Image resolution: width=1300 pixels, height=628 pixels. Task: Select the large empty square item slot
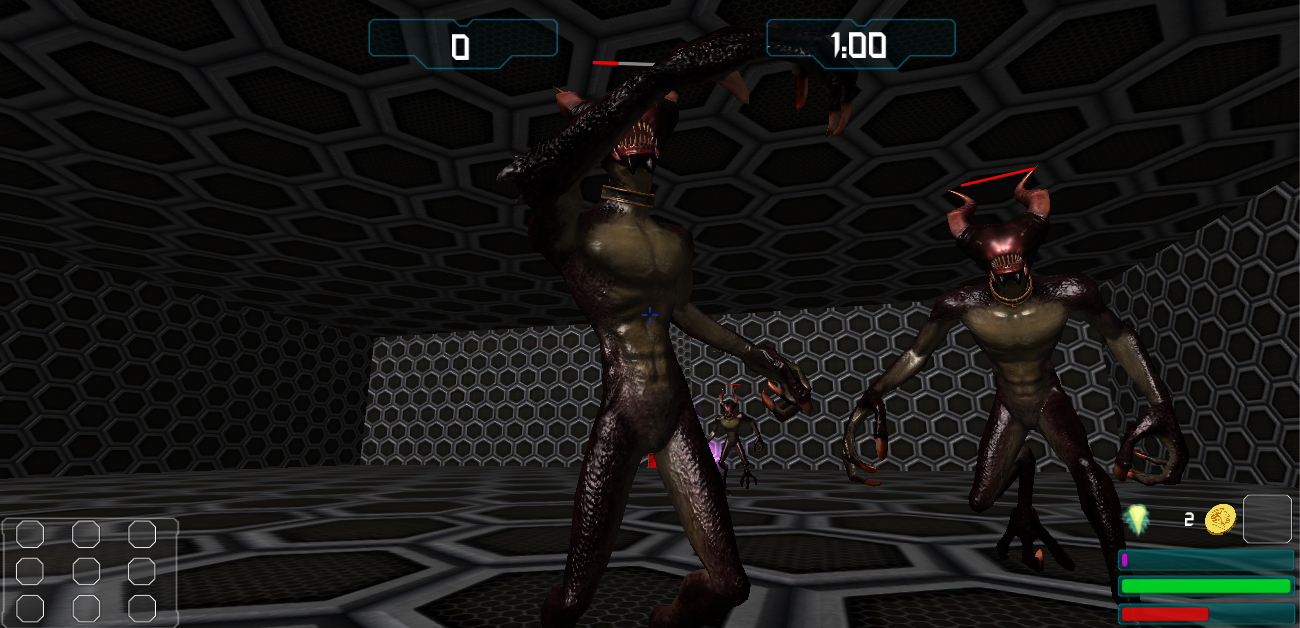coord(1267,519)
